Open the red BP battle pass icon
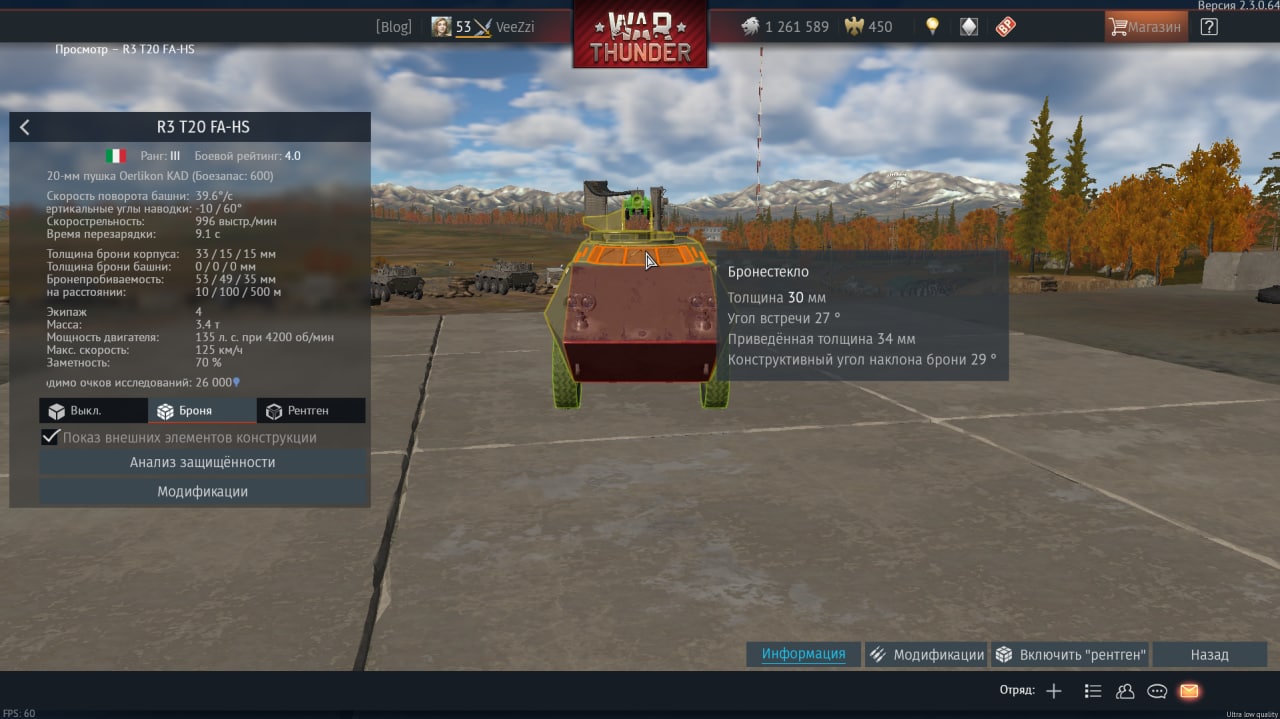Screen dimensions: 1280x719 click(x=1005, y=27)
